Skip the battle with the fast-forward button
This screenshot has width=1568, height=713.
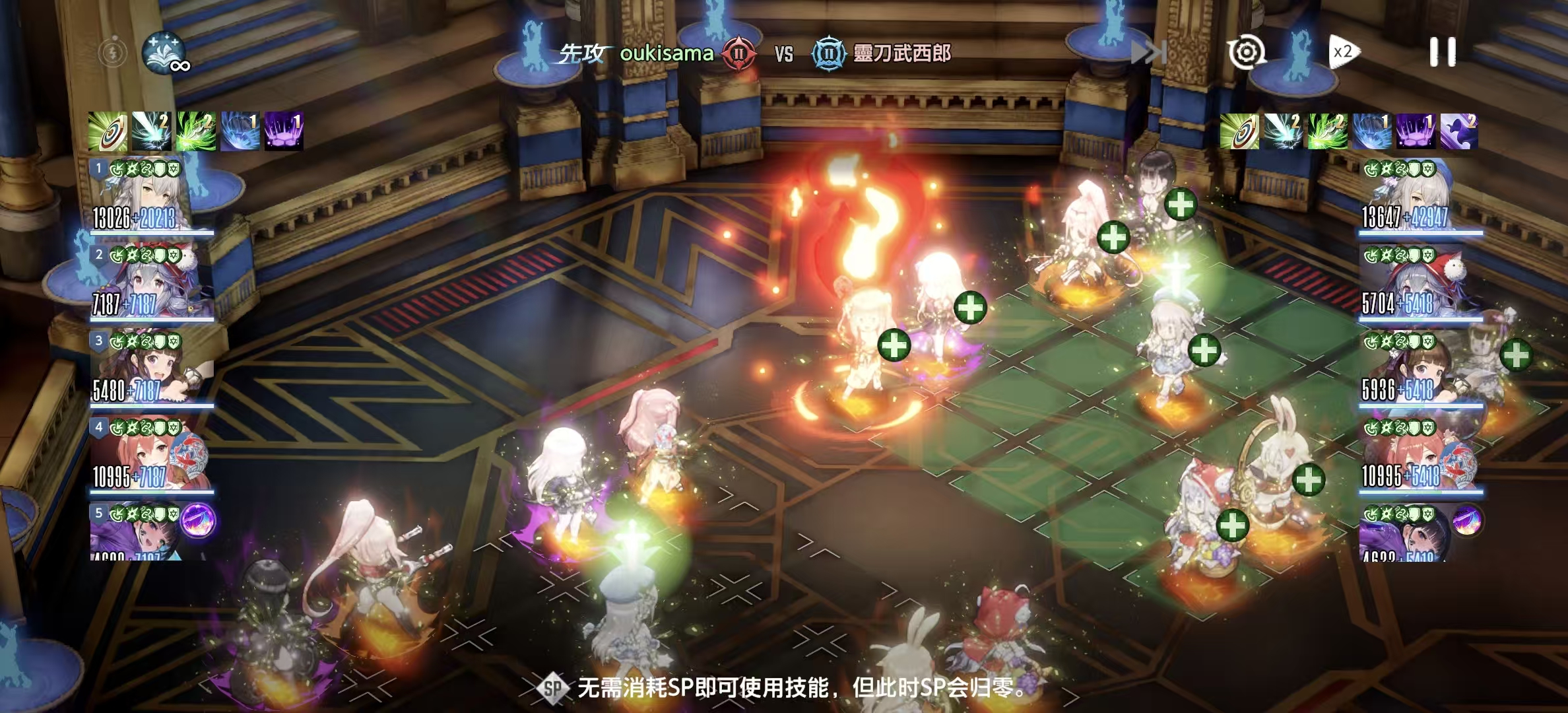[x=1149, y=53]
